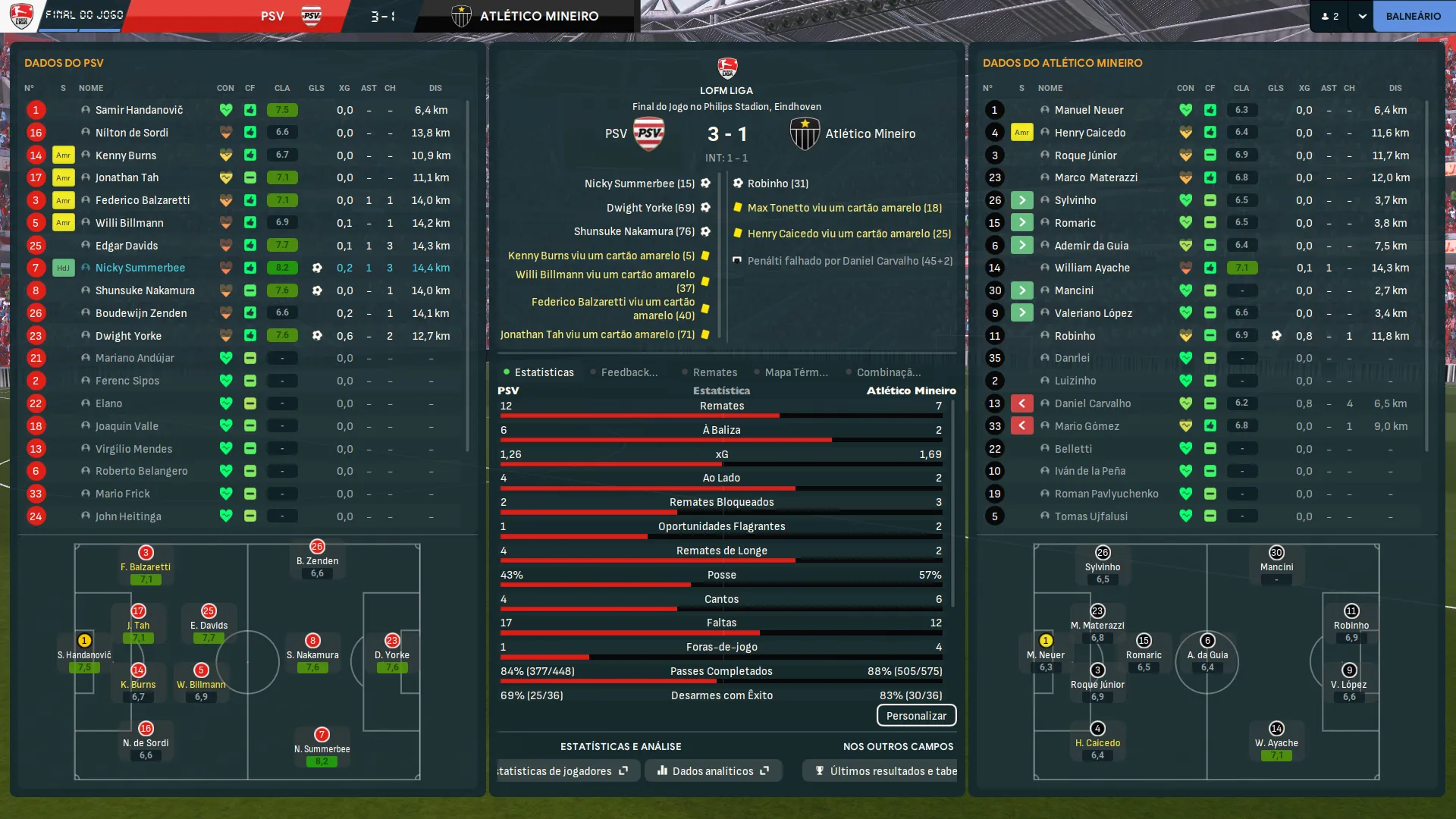The height and width of the screenshot is (819, 1456).
Task: Click Robinho in Atlético Mineiro player list
Action: (1075, 336)
